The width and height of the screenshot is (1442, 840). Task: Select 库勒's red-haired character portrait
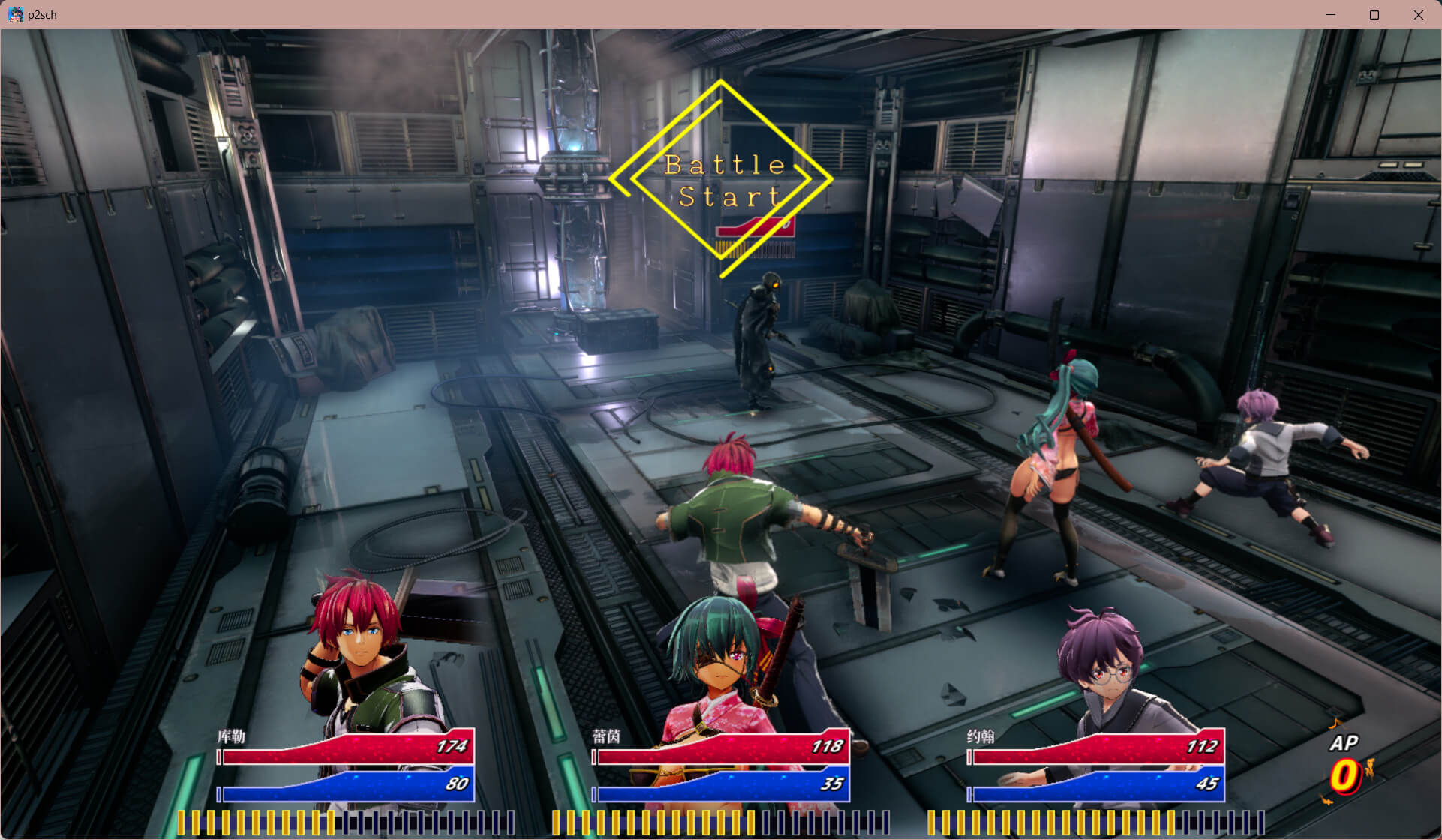coord(359,645)
